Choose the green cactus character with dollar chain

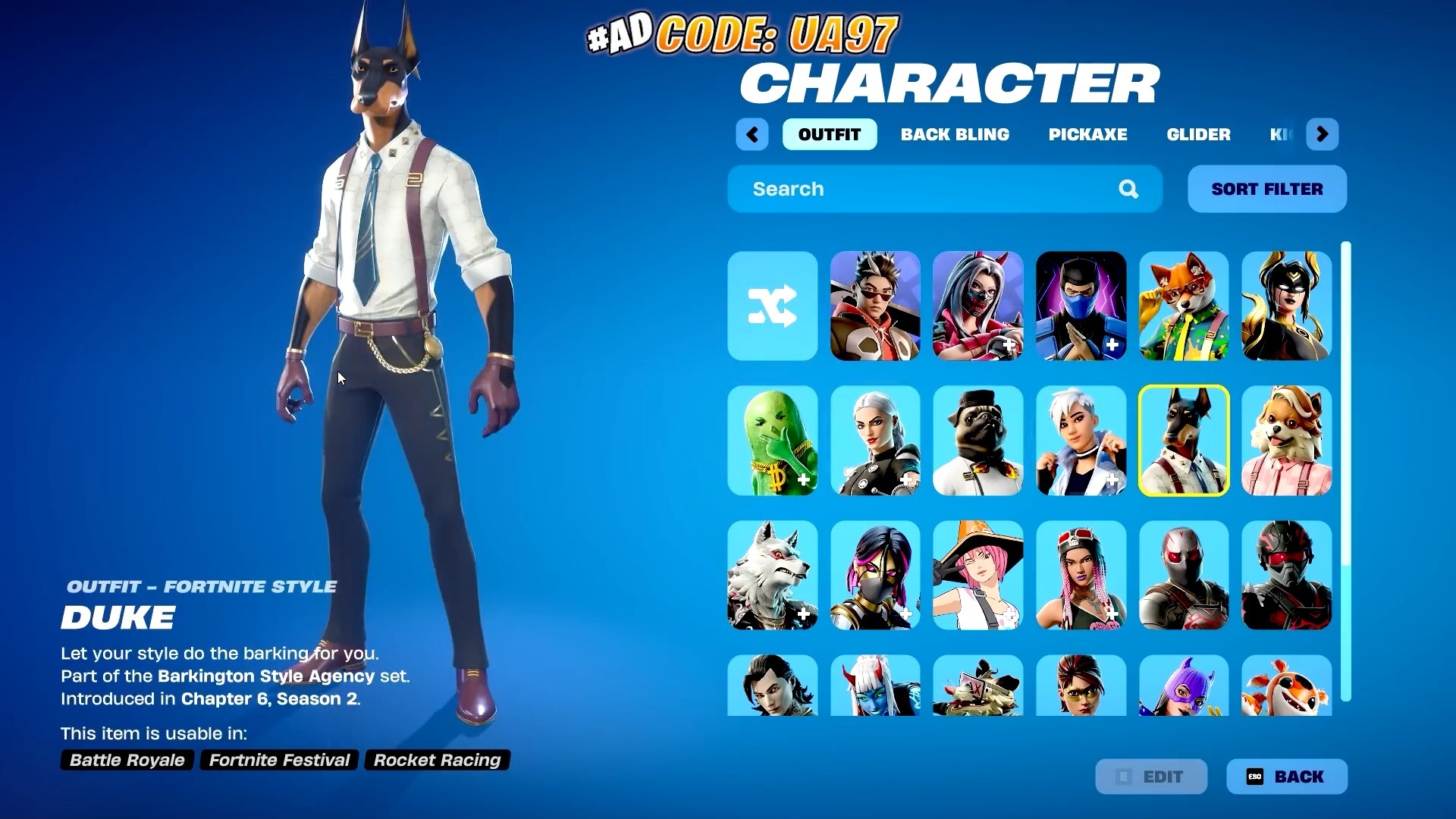click(772, 441)
